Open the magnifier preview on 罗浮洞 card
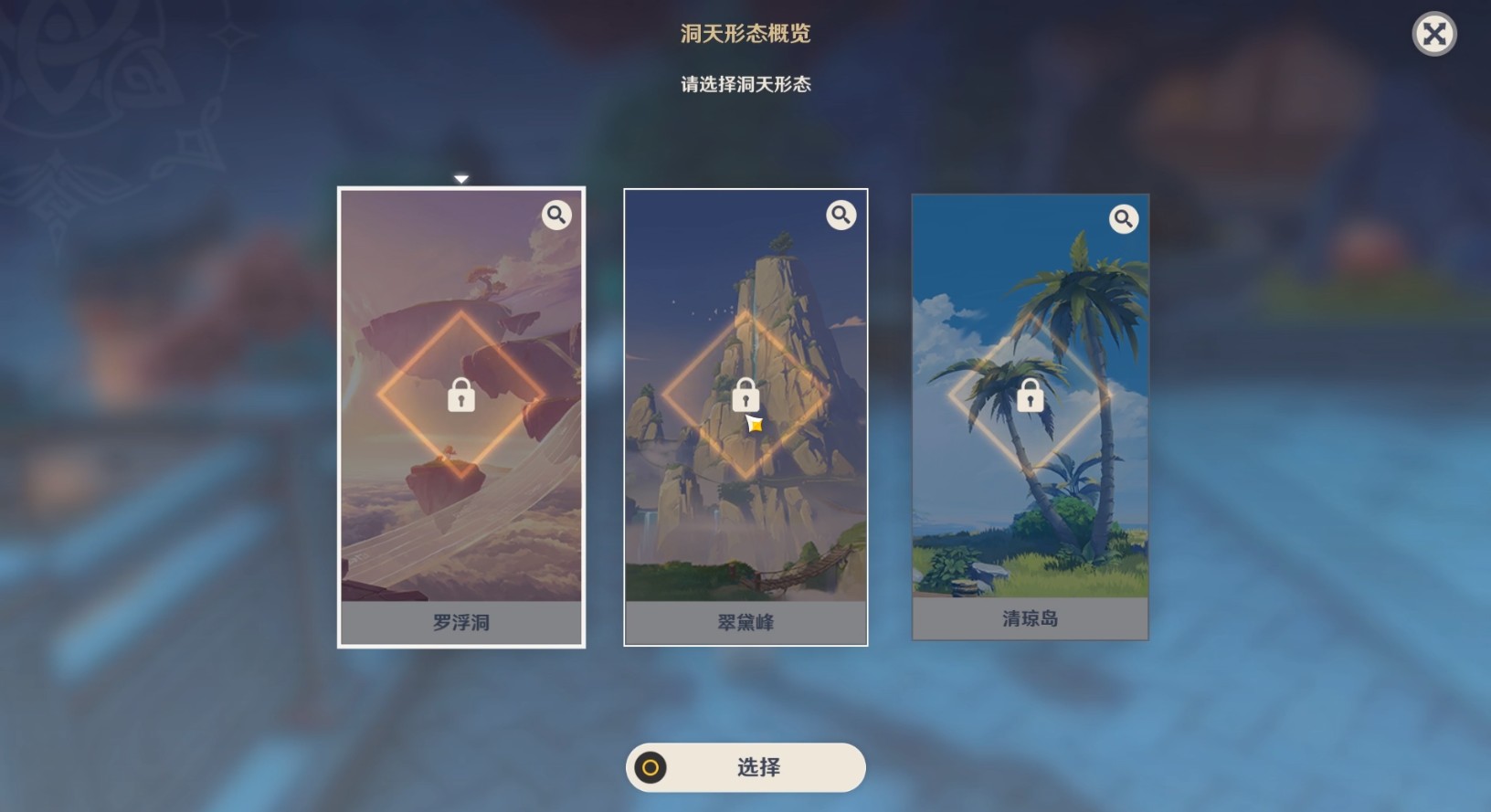 557,215
